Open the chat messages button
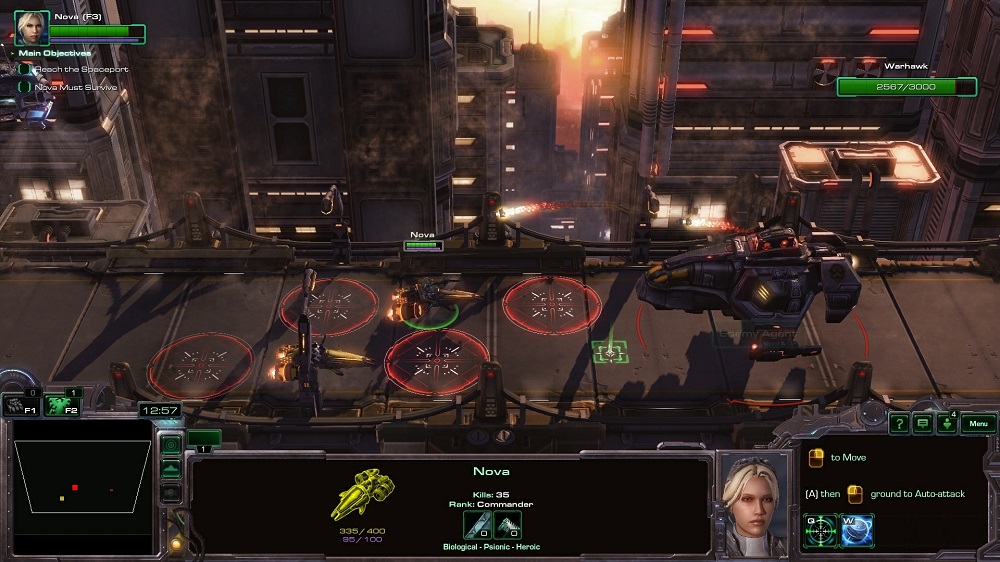This screenshot has width=1000, height=562. (x=921, y=424)
